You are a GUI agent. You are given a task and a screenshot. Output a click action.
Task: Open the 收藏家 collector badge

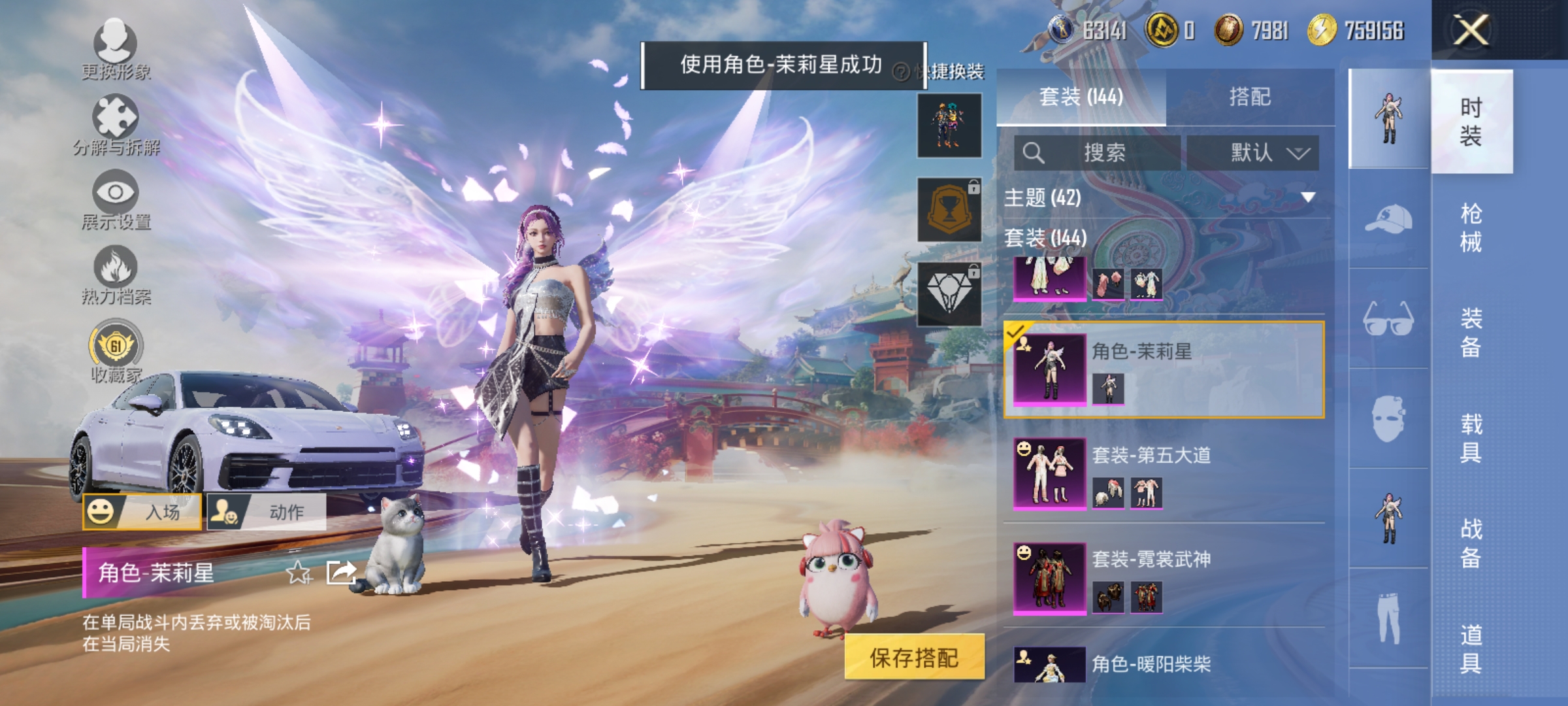point(116,350)
